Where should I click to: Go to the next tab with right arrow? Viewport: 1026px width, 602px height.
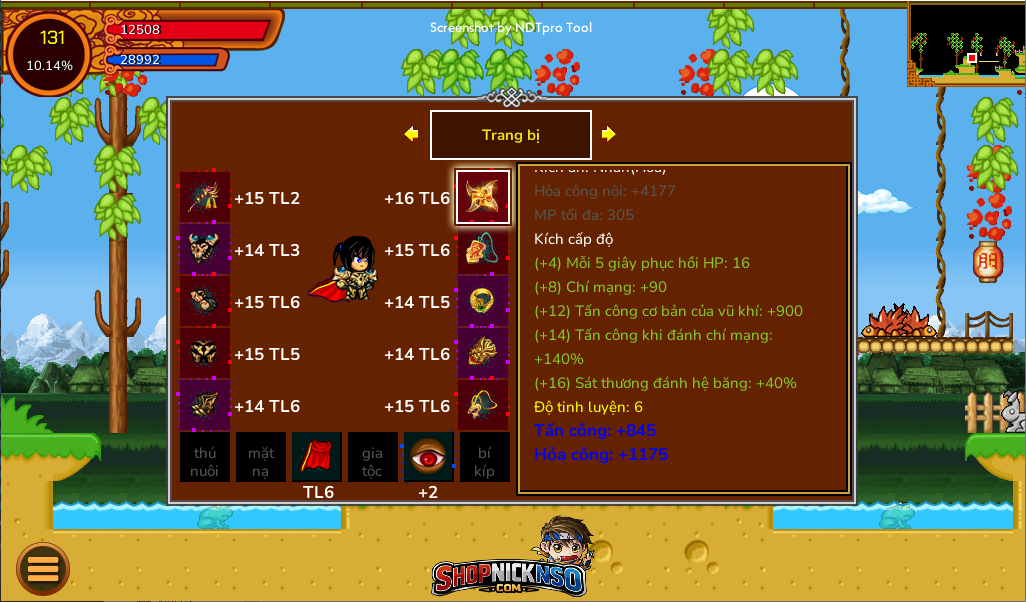coord(608,134)
